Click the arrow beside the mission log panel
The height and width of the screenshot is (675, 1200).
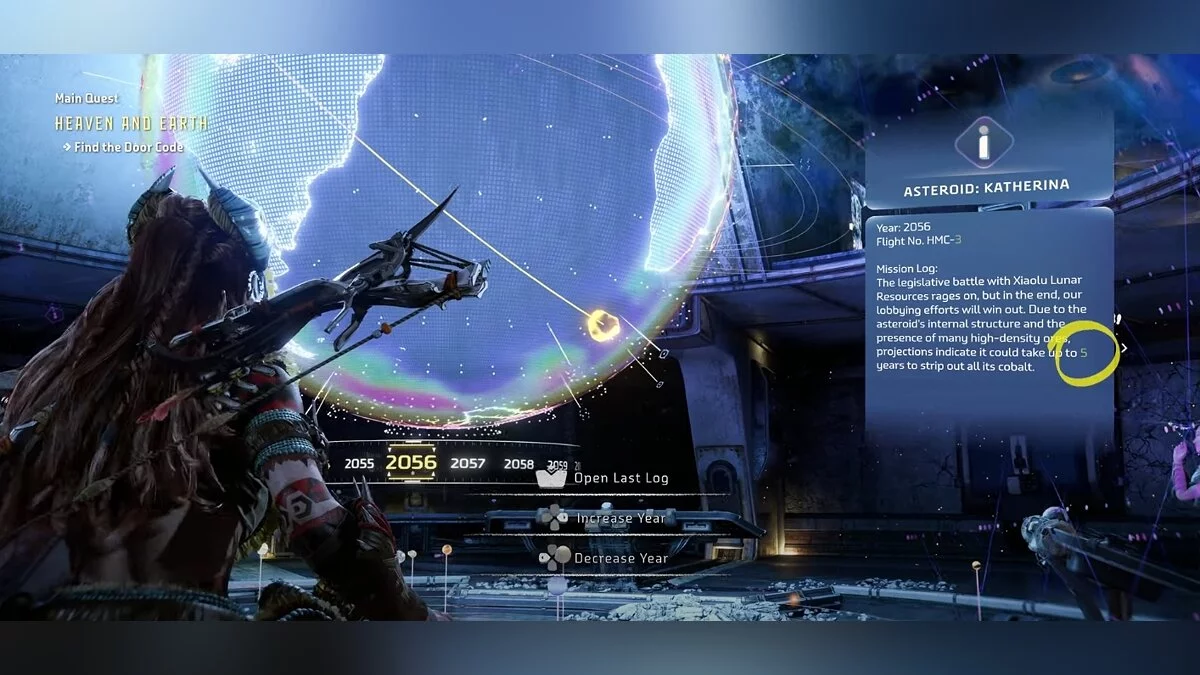1124,349
